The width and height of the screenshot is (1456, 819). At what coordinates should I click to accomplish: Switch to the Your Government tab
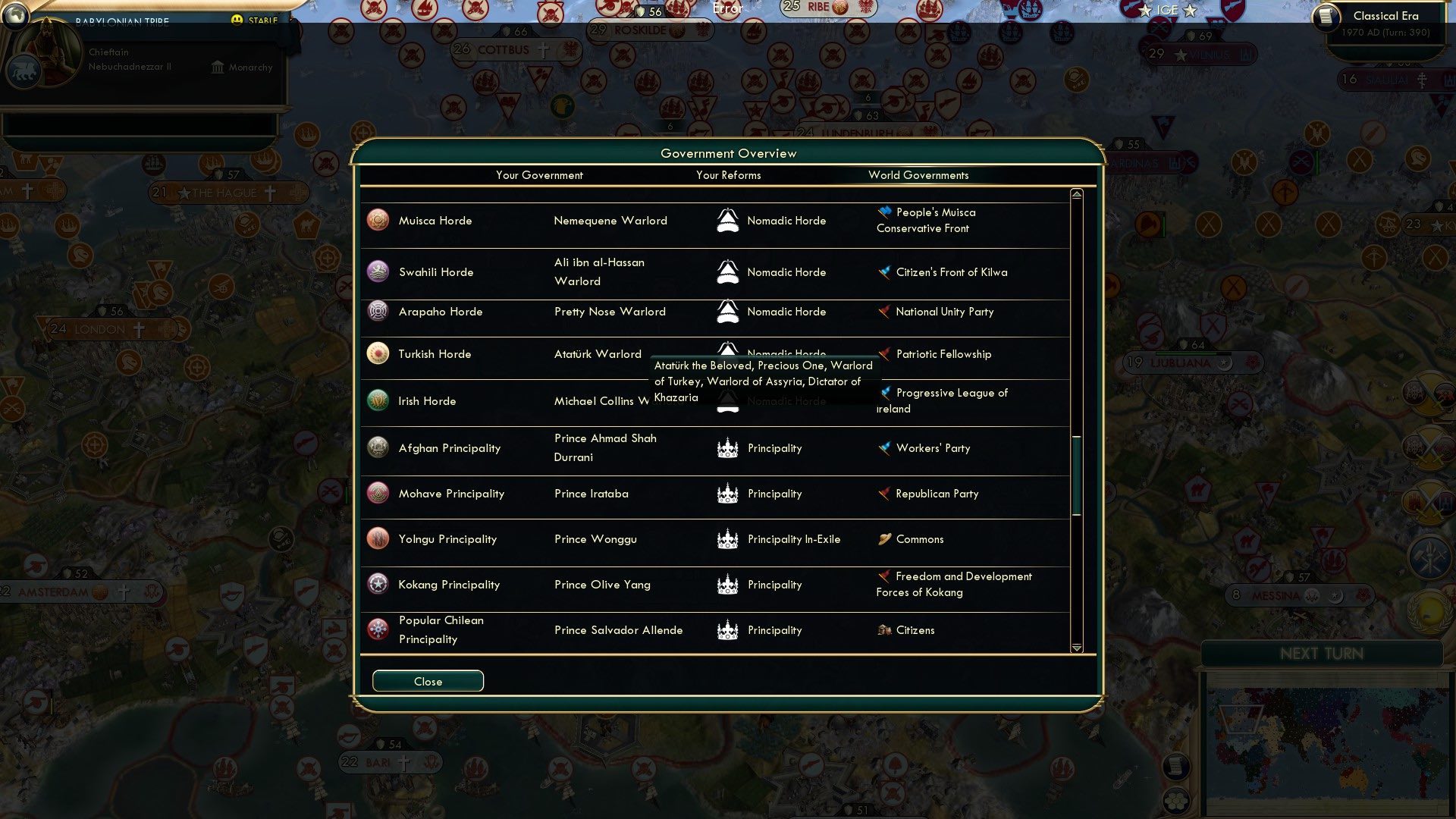coord(539,175)
